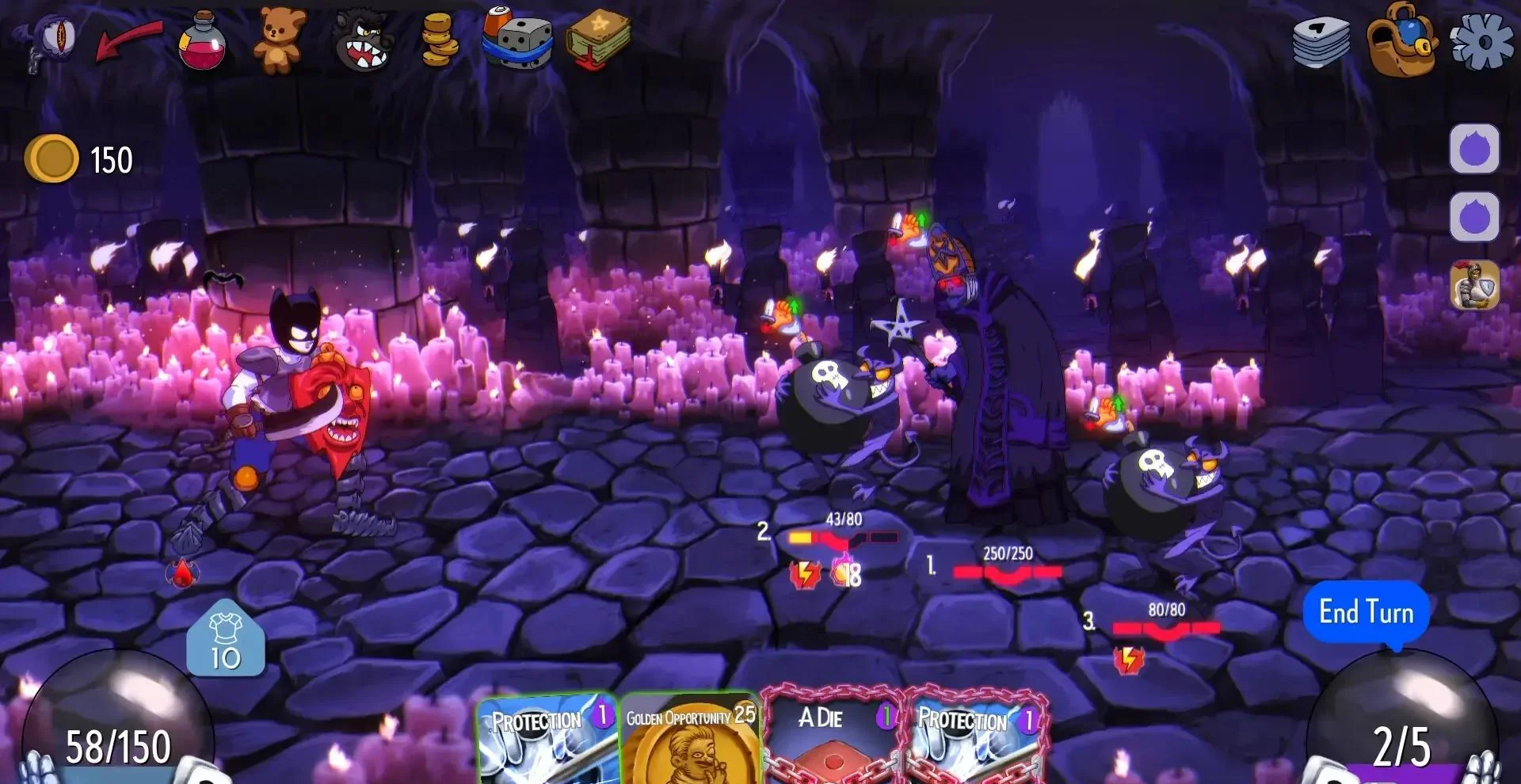Inspect the gold coin stack relic
The image size is (1521, 784).
tap(440, 41)
